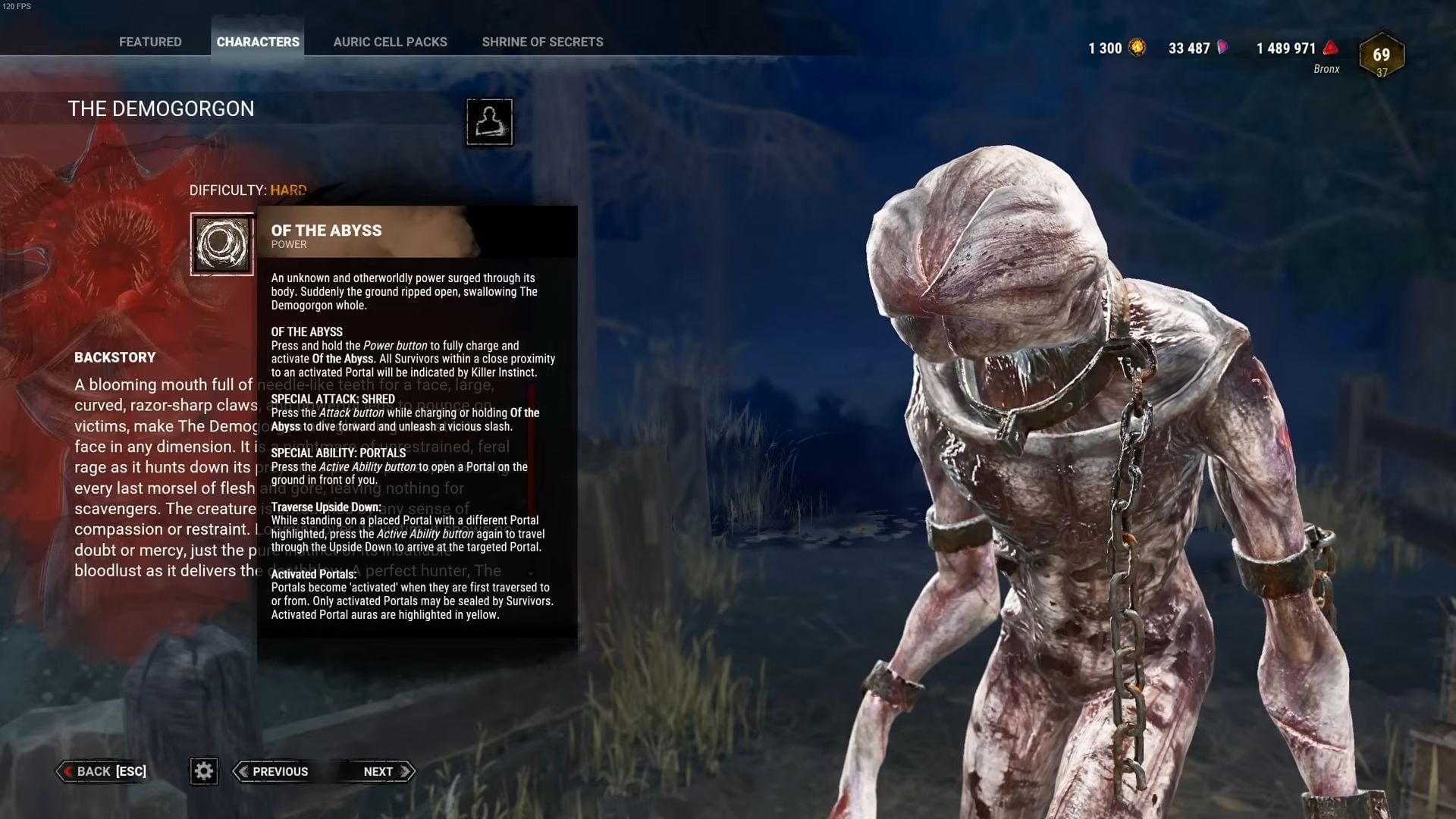Viewport: 1456px width, 819px height.
Task: Advance to next killer with NEXT
Action: point(378,771)
